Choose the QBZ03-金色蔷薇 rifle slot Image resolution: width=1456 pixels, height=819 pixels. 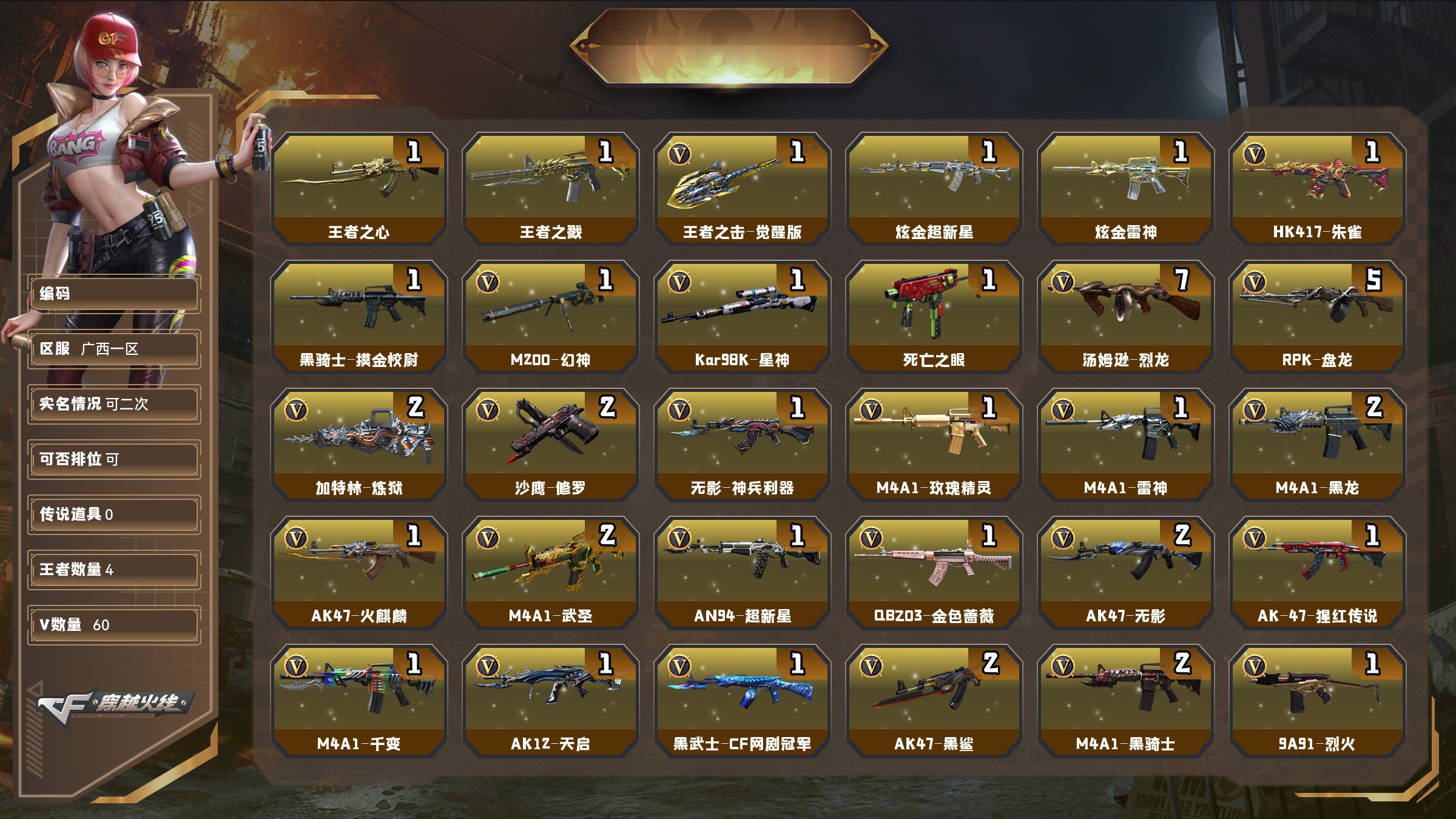(x=934, y=572)
